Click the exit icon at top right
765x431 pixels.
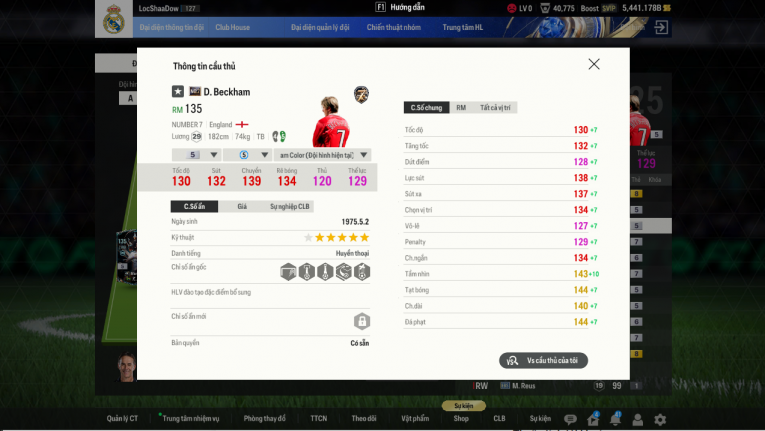[661, 28]
